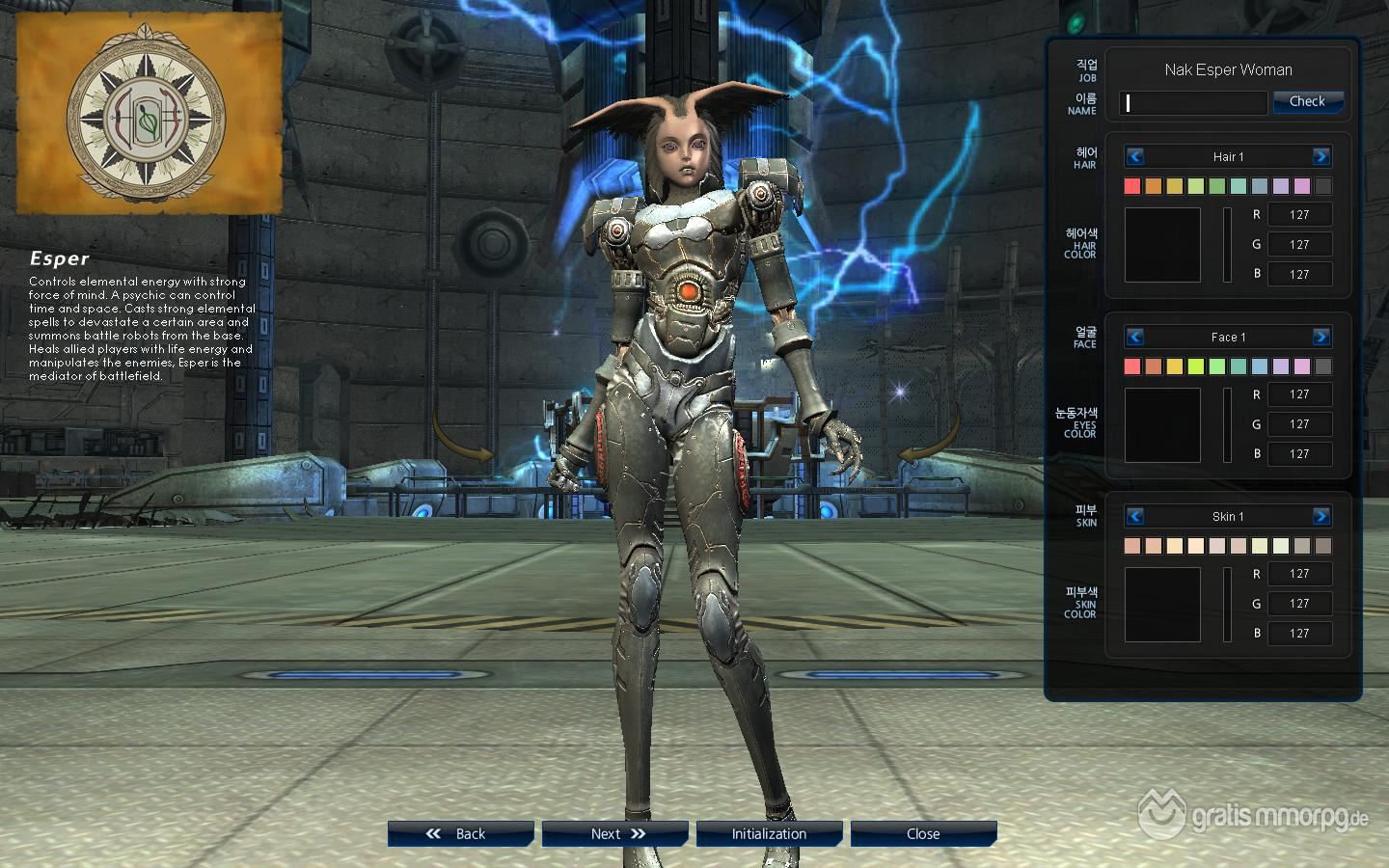The image size is (1389, 868).
Task: Reset appearance with the Initialization button
Action: (x=769, y=834)
